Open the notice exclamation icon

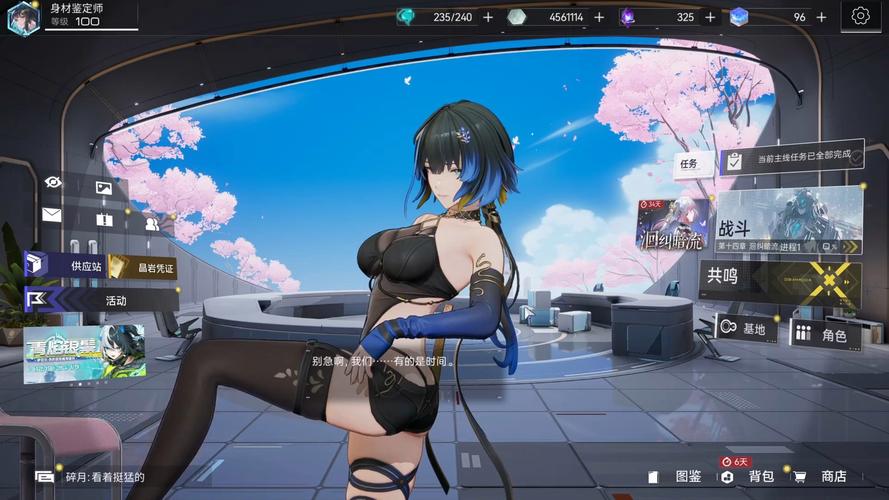tap(104, 219)
